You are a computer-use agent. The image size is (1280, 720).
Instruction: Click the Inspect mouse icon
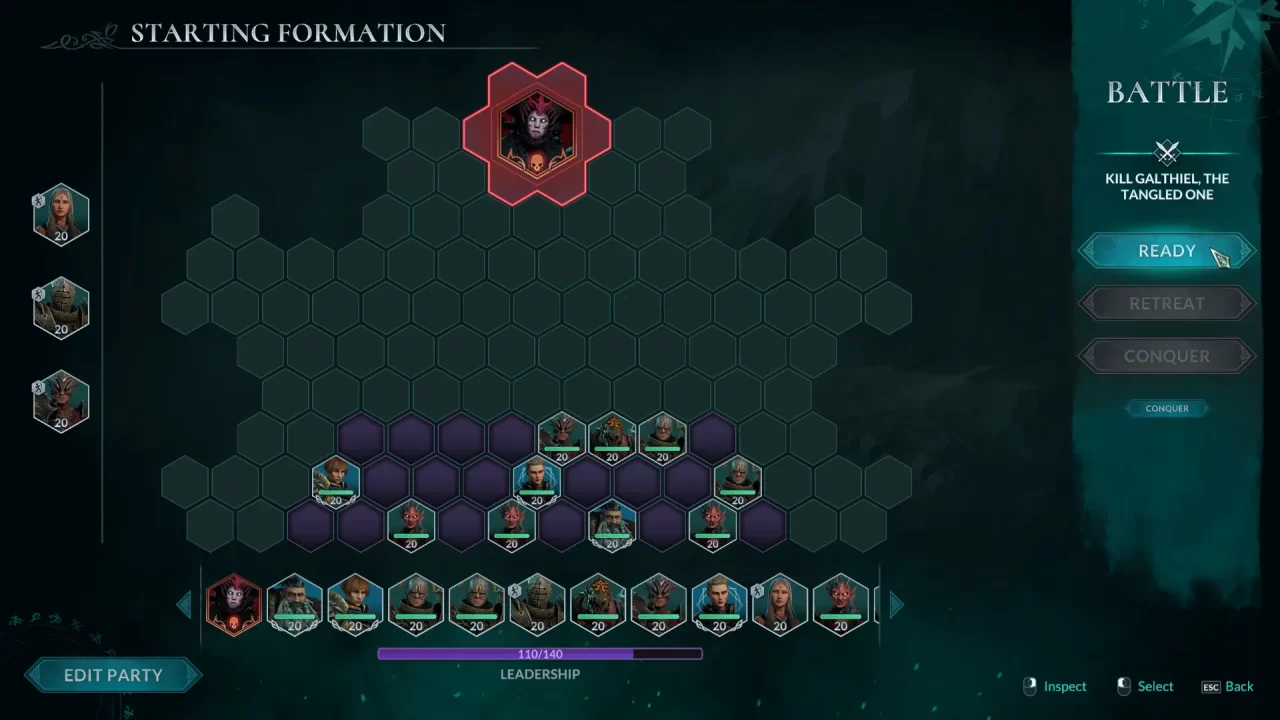click(x=1030, y=687)
